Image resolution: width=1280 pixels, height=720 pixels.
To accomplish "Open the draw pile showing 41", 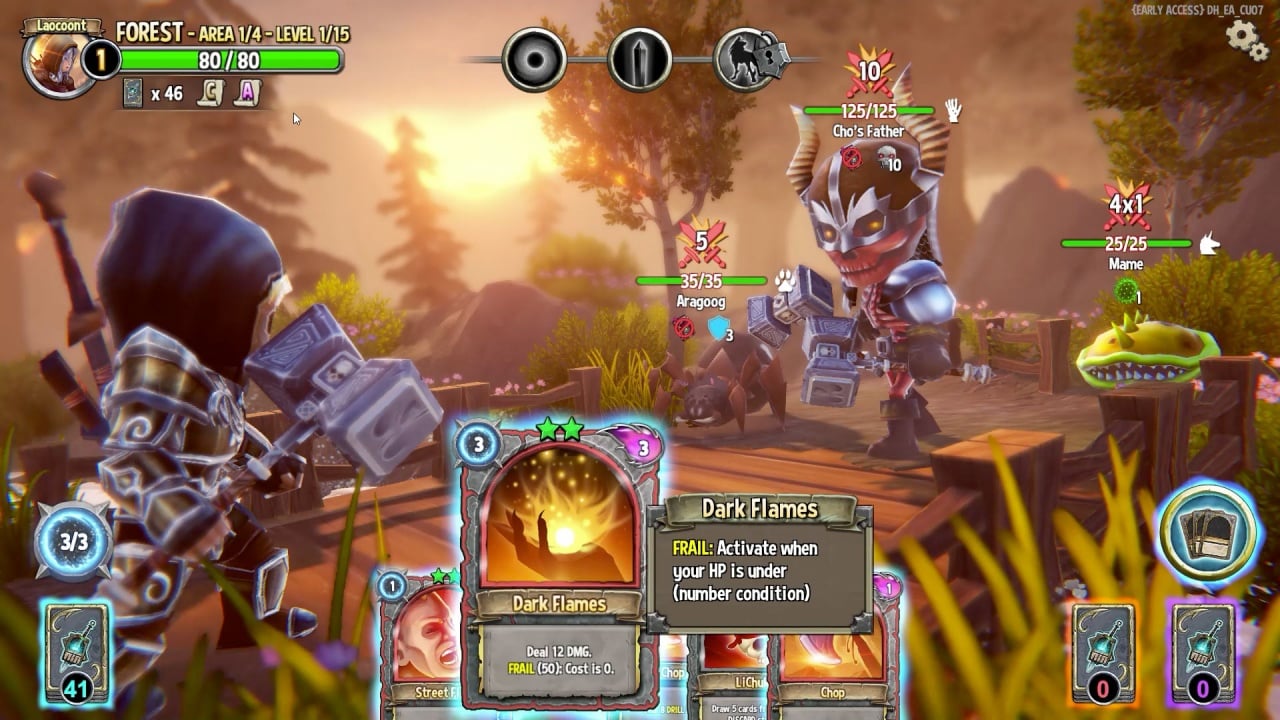I will point(77,651).
